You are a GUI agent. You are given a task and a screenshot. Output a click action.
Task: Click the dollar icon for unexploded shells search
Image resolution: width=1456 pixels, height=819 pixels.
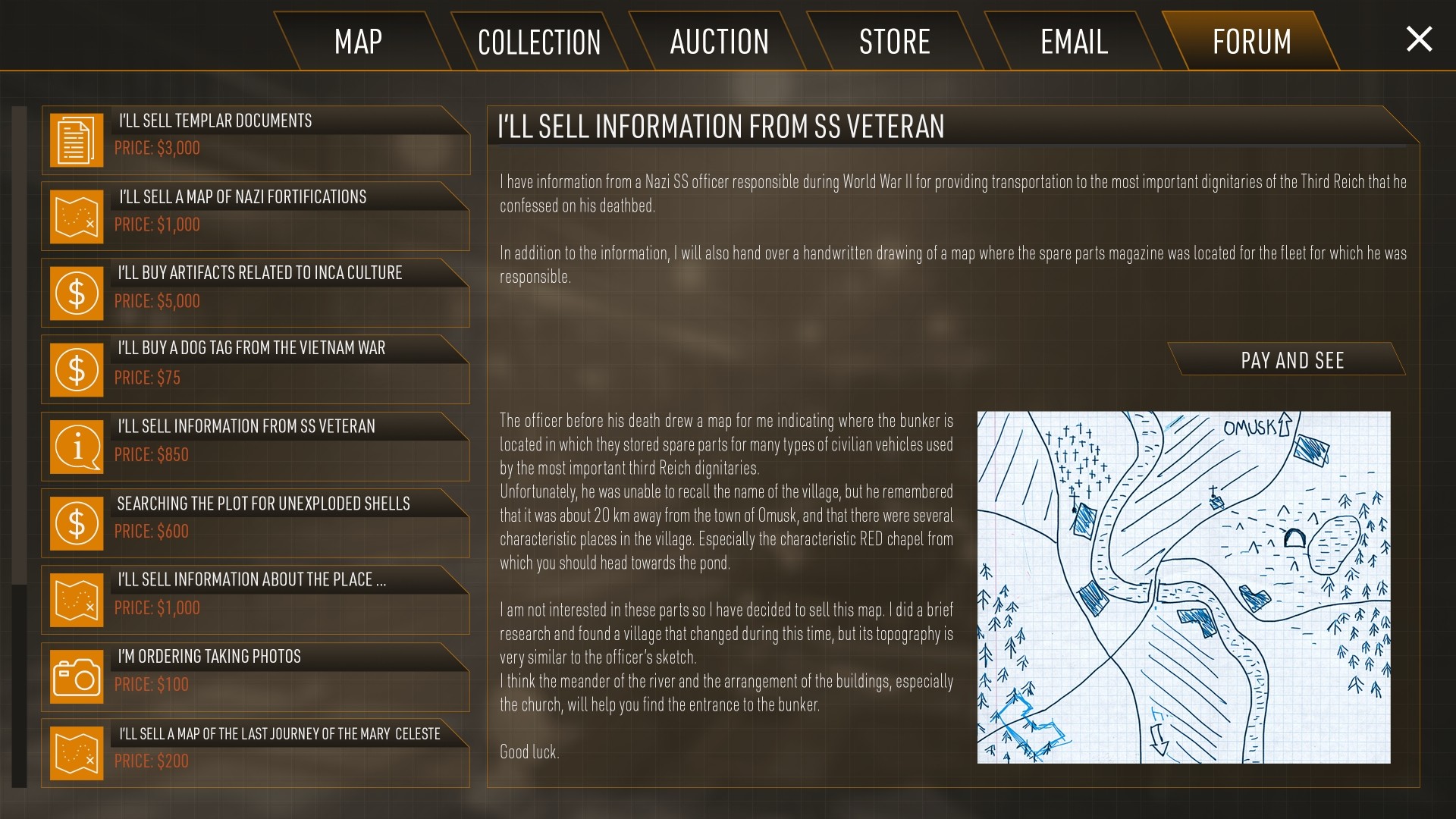click(76, 522)
